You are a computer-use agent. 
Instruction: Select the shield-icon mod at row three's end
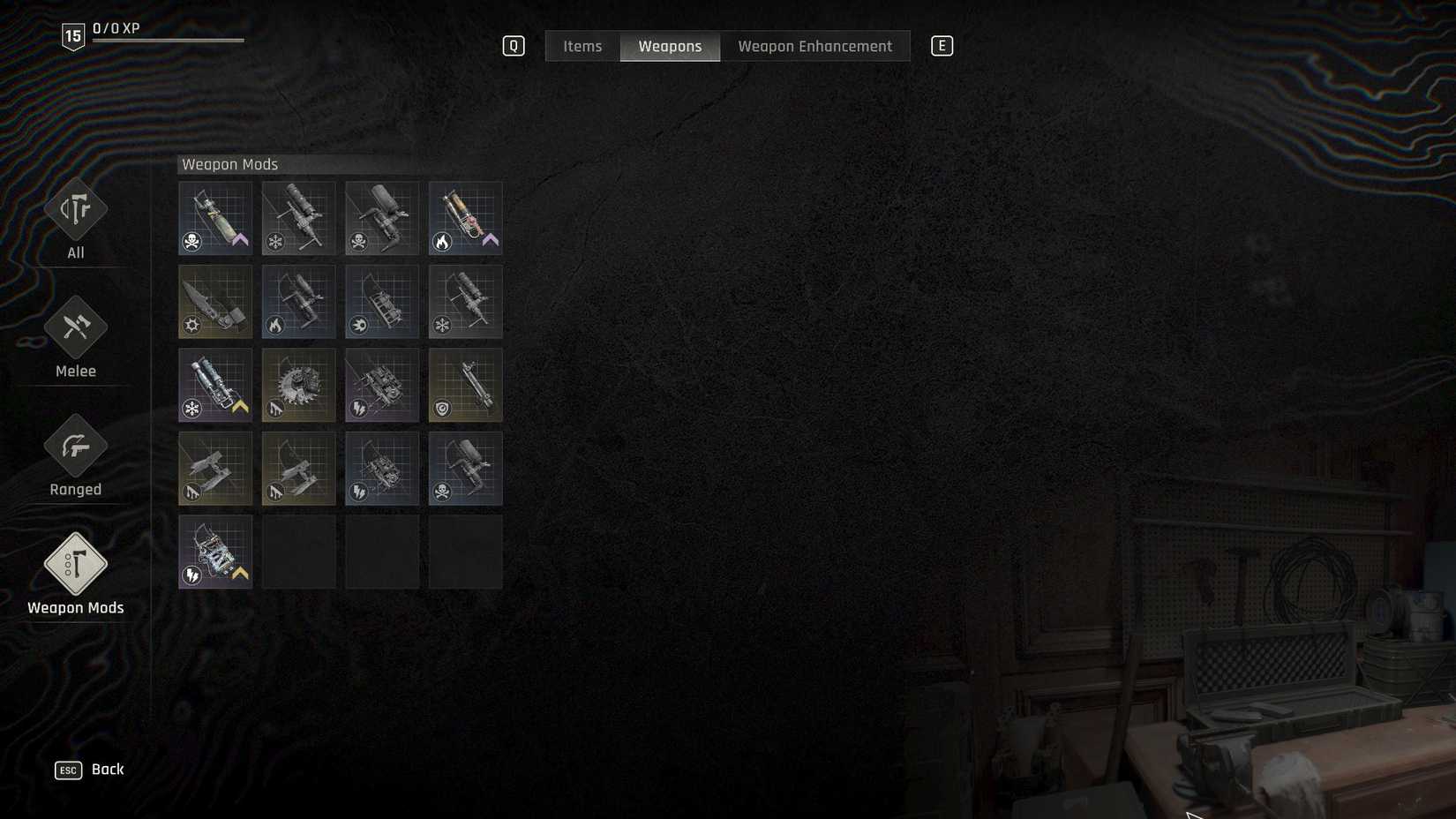465,385
